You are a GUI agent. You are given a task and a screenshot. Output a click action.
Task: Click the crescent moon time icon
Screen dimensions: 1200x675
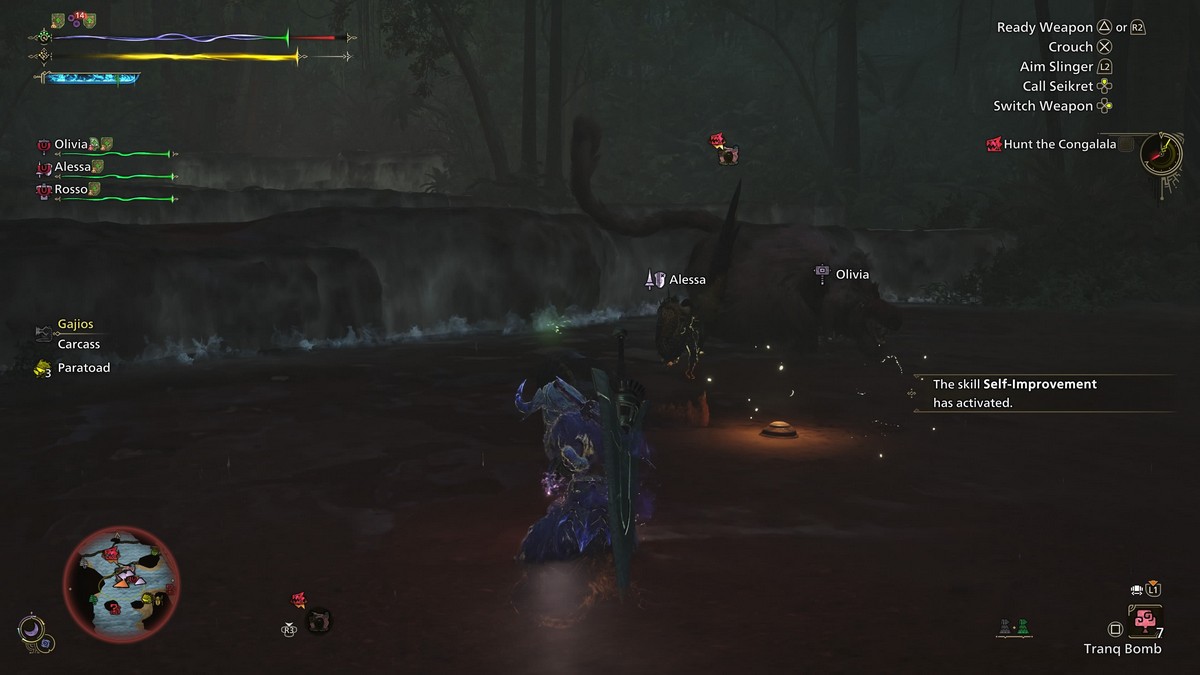[30, 629]
